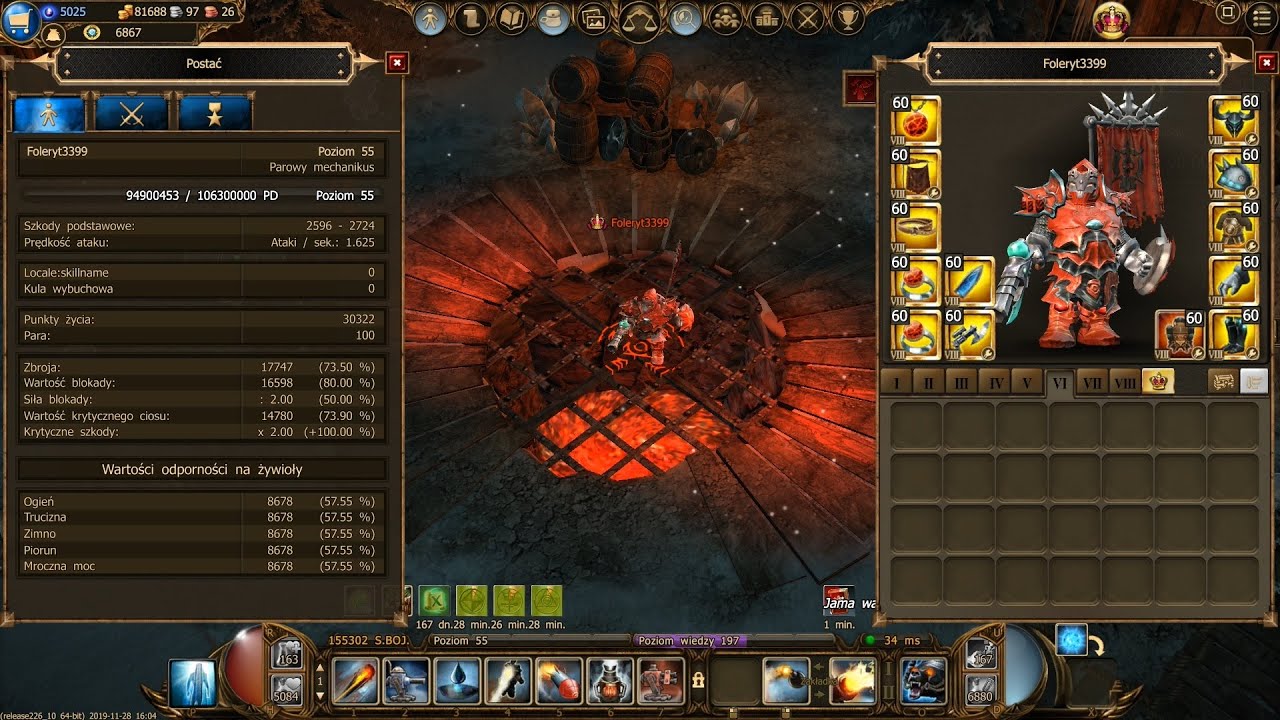Open the open-book icon in the top bar
This screenshot has width=1280, height=720.
tap(512, 19)
